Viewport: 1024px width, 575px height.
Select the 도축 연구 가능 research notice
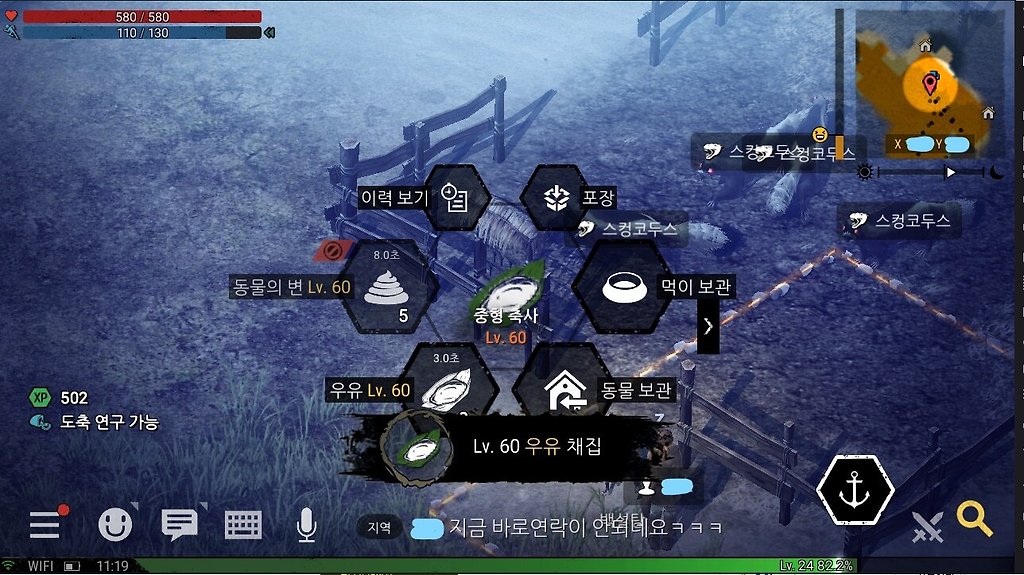pos(96,422)
